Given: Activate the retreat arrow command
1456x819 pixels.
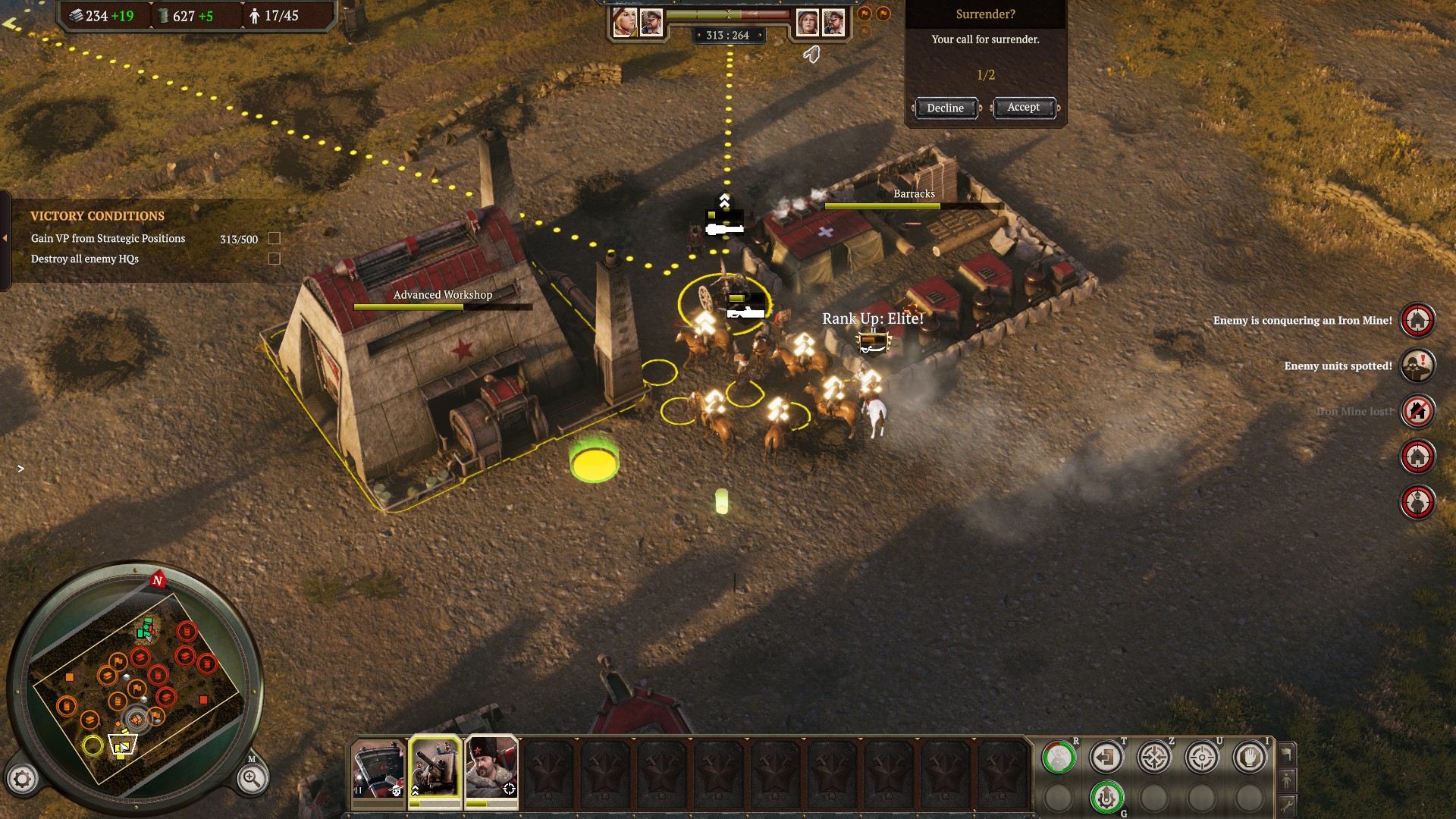Looking at the screenshot, I should point(1106,757).
